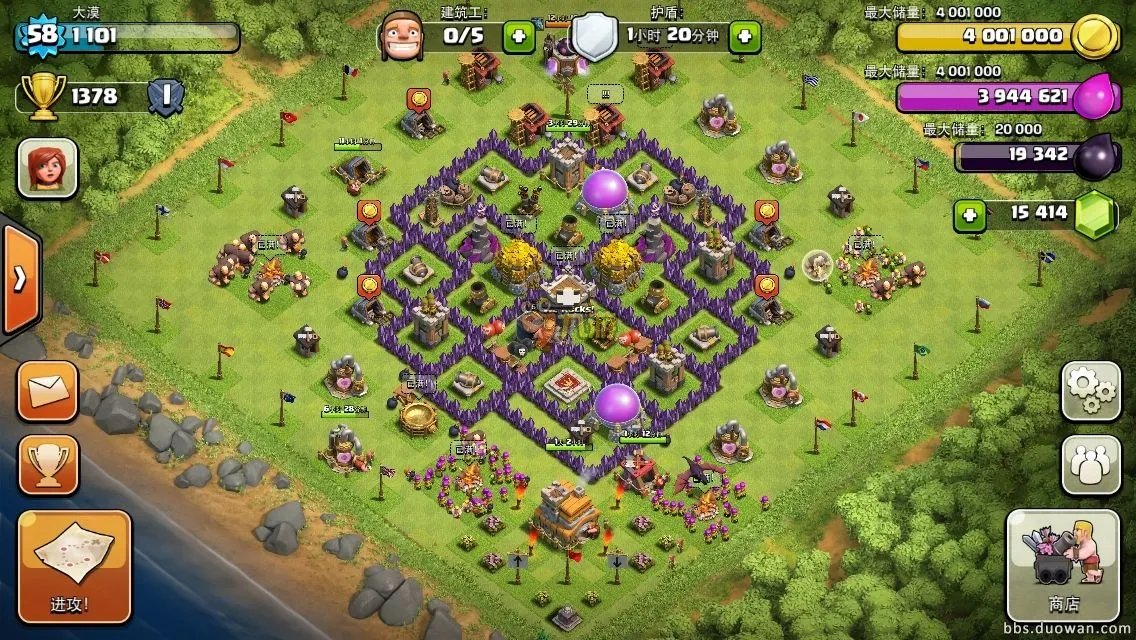
Task: Tap the builder face icon
Action: (404, 35)
